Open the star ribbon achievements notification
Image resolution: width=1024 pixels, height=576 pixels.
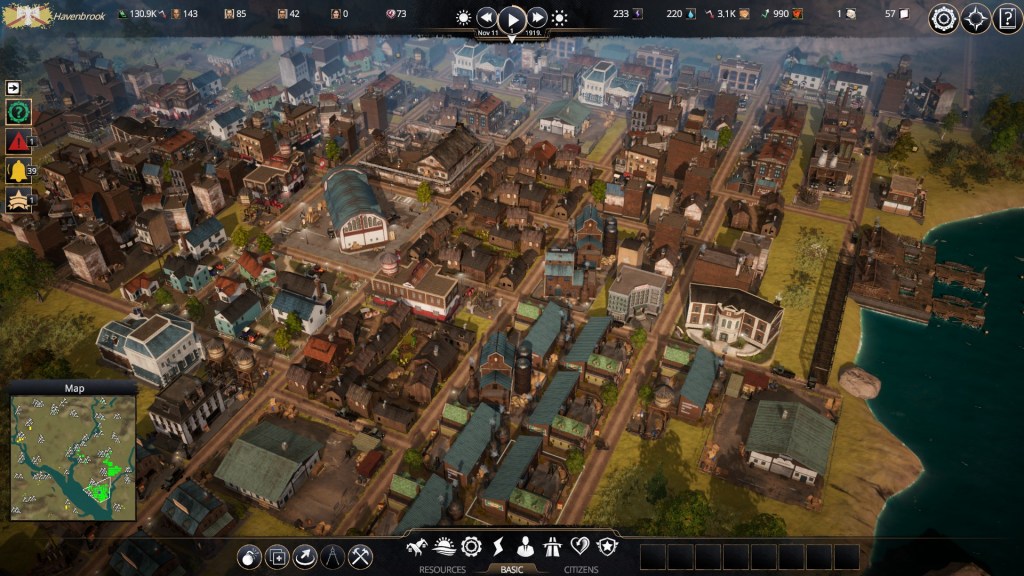coord(18,200)
